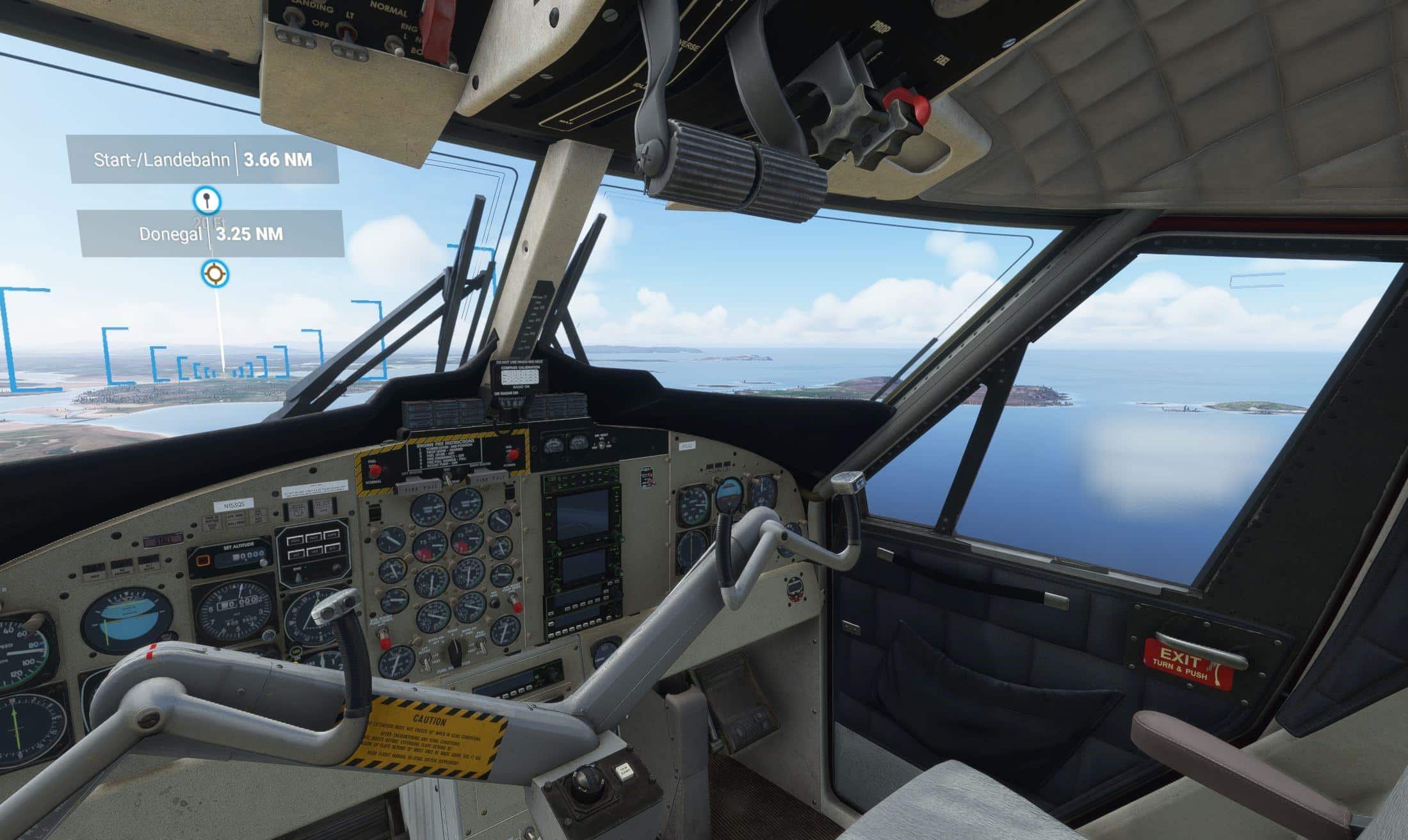
Task: Select the Donegal waypoint label
Action: 211,234
